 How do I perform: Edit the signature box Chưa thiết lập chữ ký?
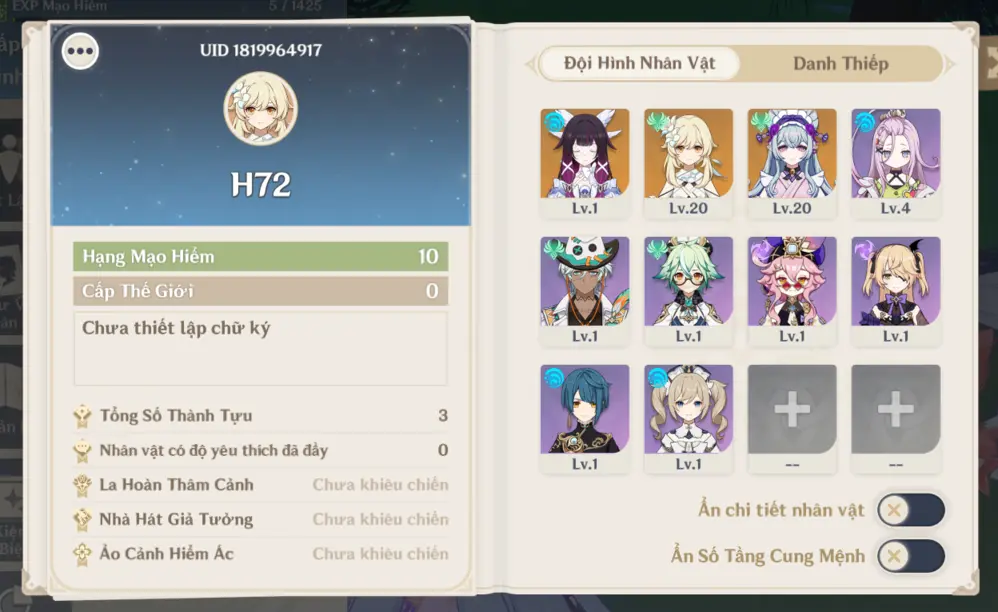pos(260,347)
